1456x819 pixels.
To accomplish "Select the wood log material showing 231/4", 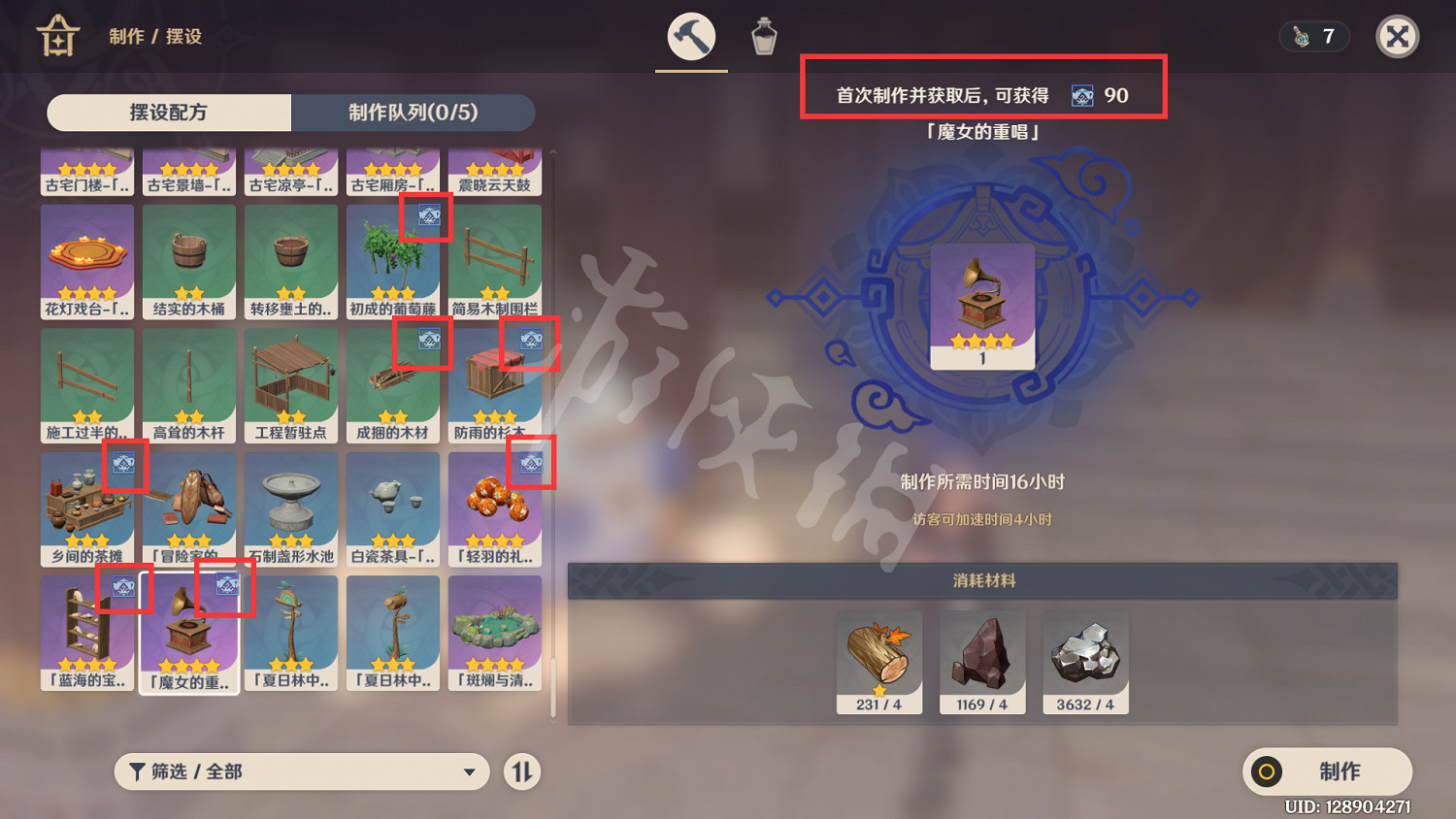I will tap(878, 661).
